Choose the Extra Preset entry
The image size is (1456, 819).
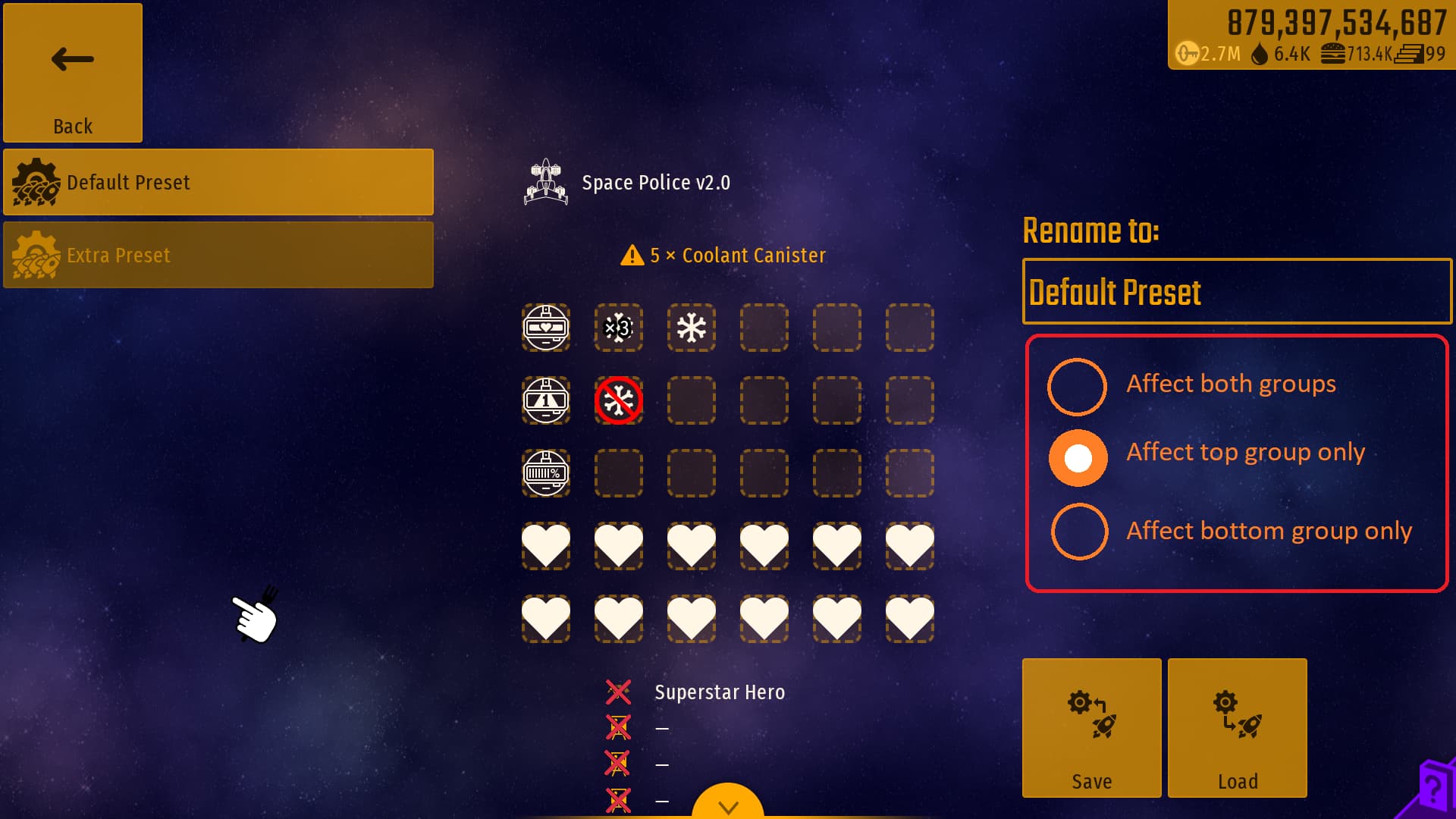pyautogui.click(x=218, y=255)
